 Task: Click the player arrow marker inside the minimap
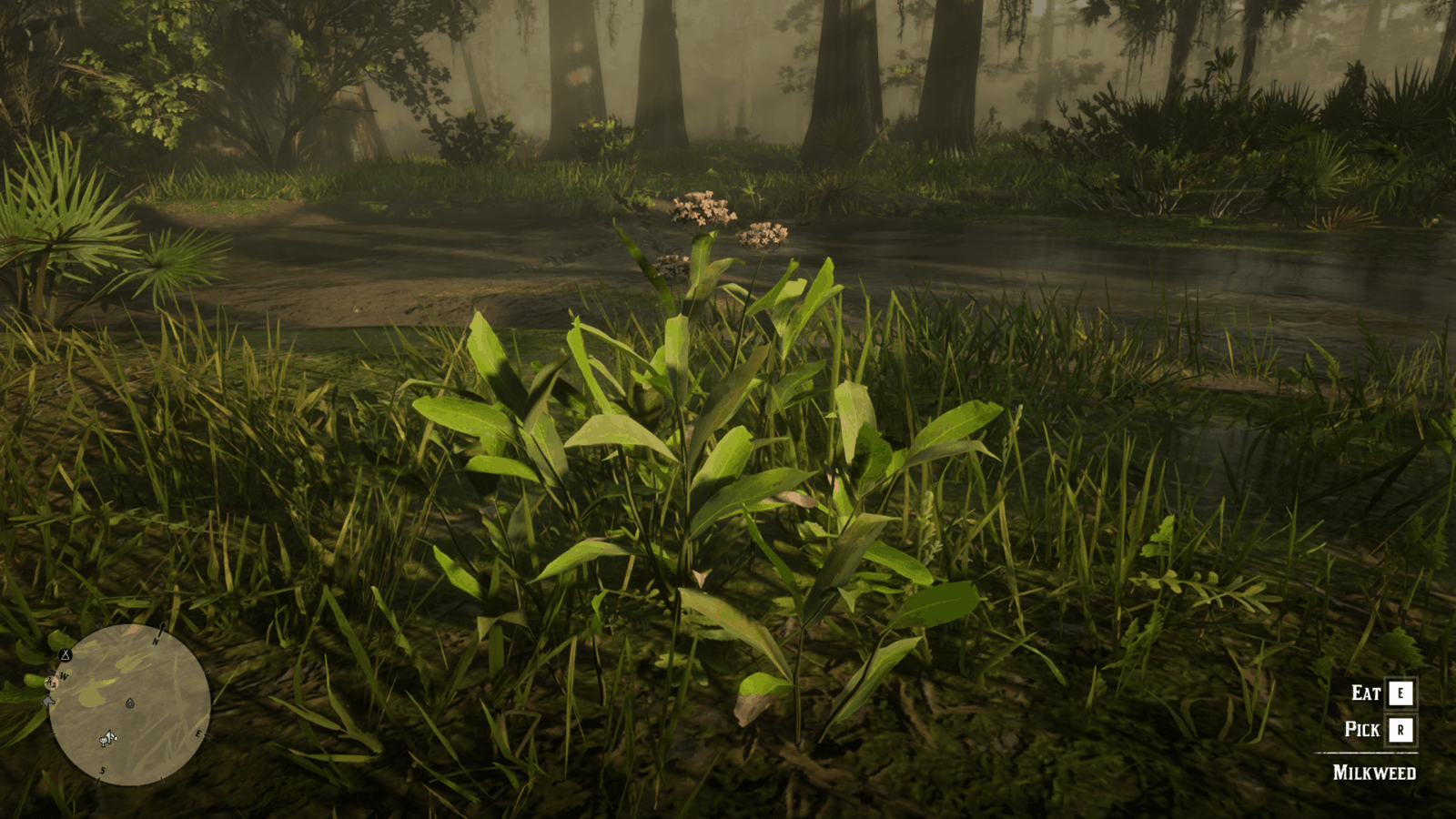click(108, 738)
